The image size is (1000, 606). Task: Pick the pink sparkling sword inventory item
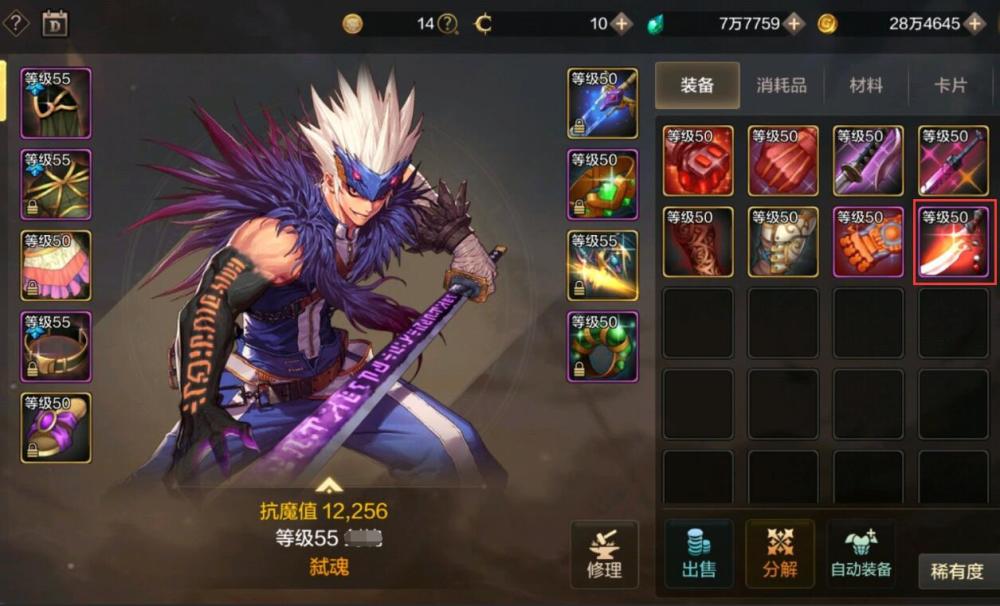point(954,160)
